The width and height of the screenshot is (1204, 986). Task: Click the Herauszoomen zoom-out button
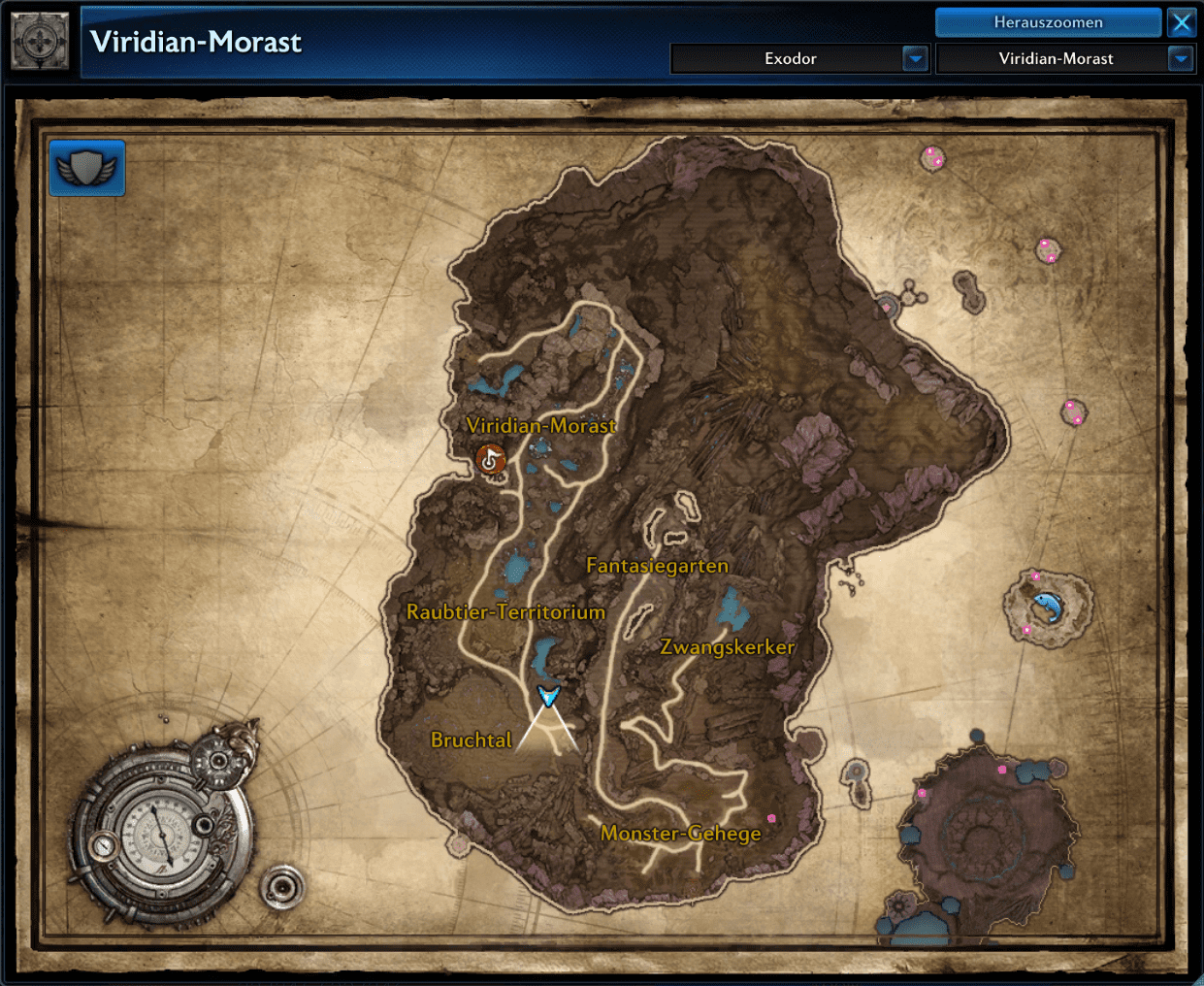(1048, 22)
